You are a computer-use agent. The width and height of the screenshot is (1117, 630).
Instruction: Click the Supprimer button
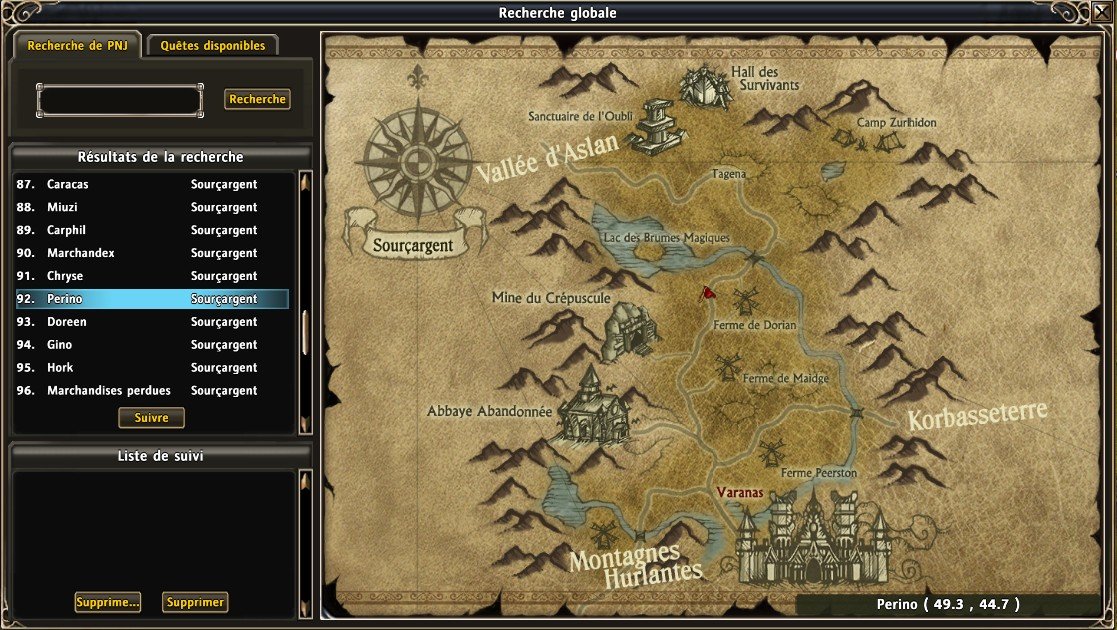pyautogui.click(x=195, y=603)
